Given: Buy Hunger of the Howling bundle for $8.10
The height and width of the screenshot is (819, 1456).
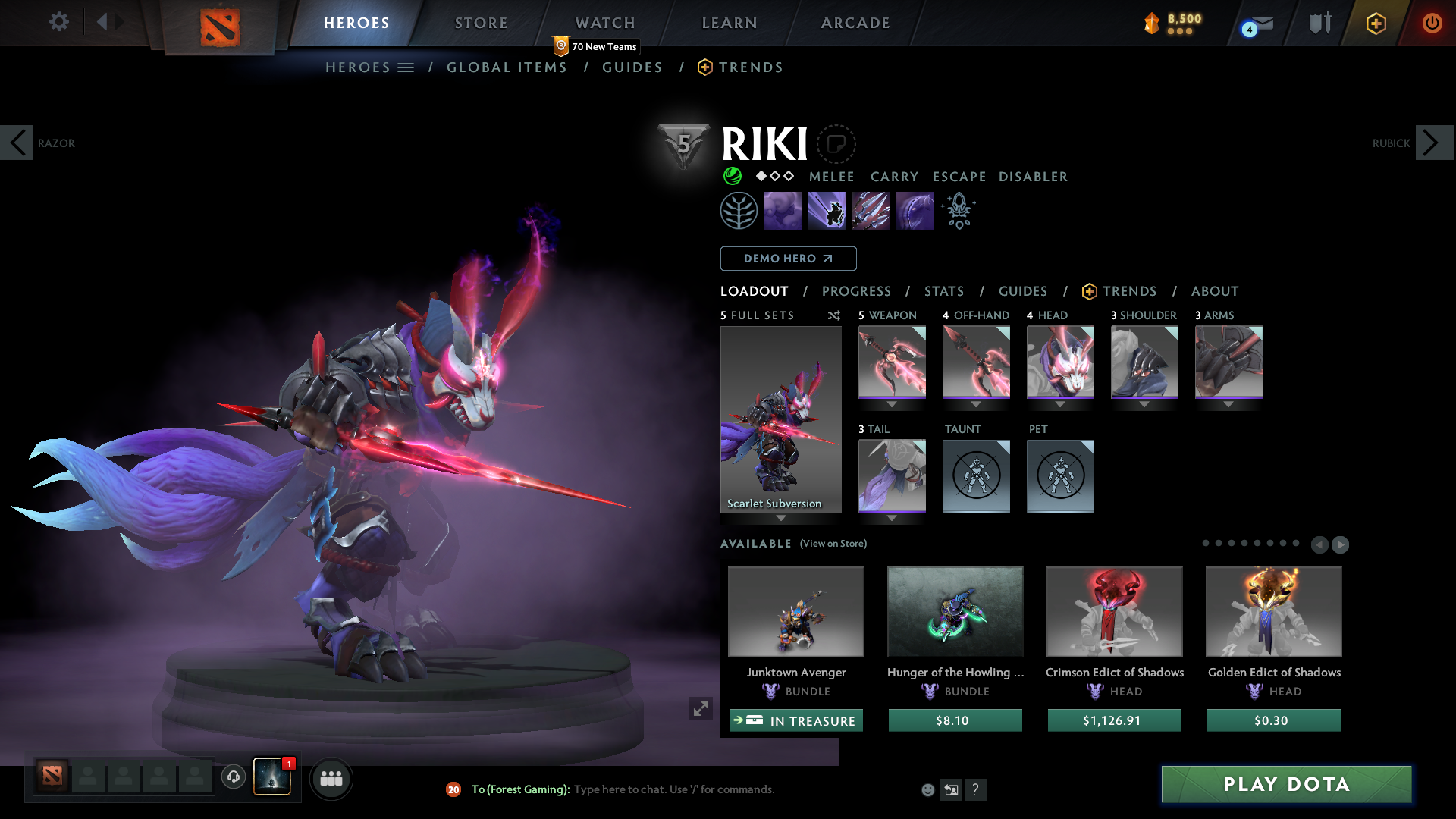Looking at the screenshot, I should 955,720.
